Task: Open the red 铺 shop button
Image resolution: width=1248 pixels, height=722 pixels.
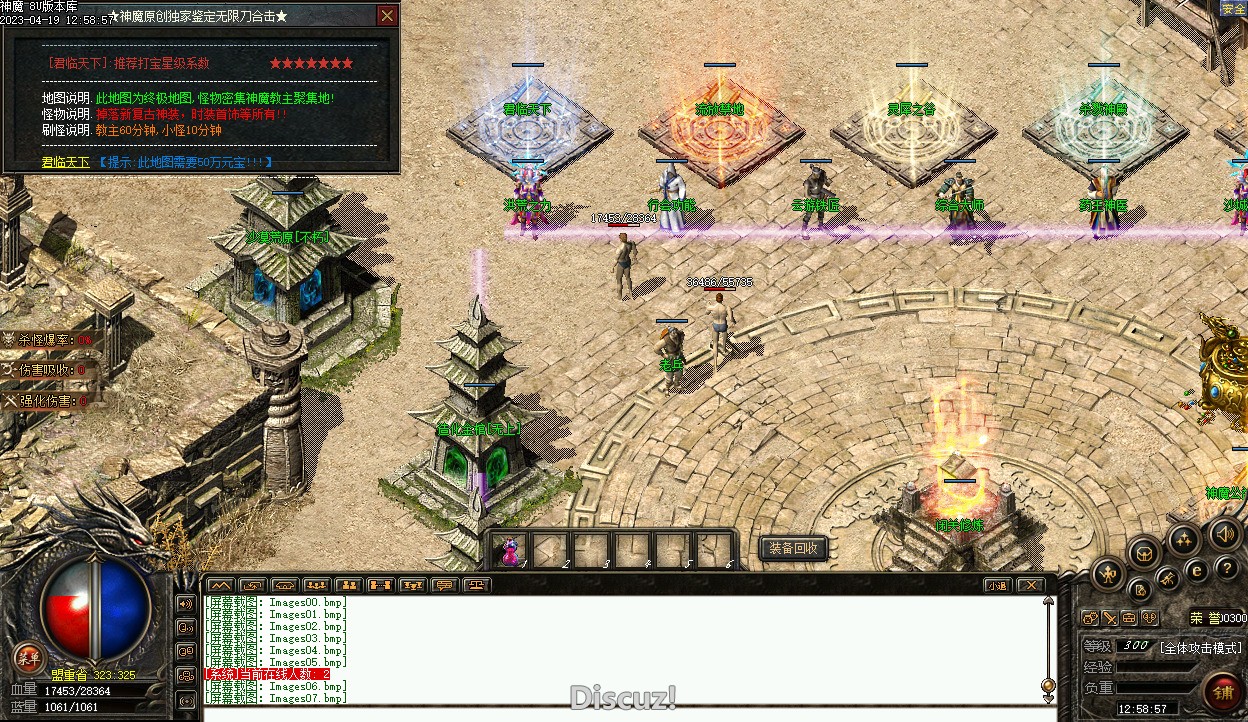Action: click(1222, 690)
